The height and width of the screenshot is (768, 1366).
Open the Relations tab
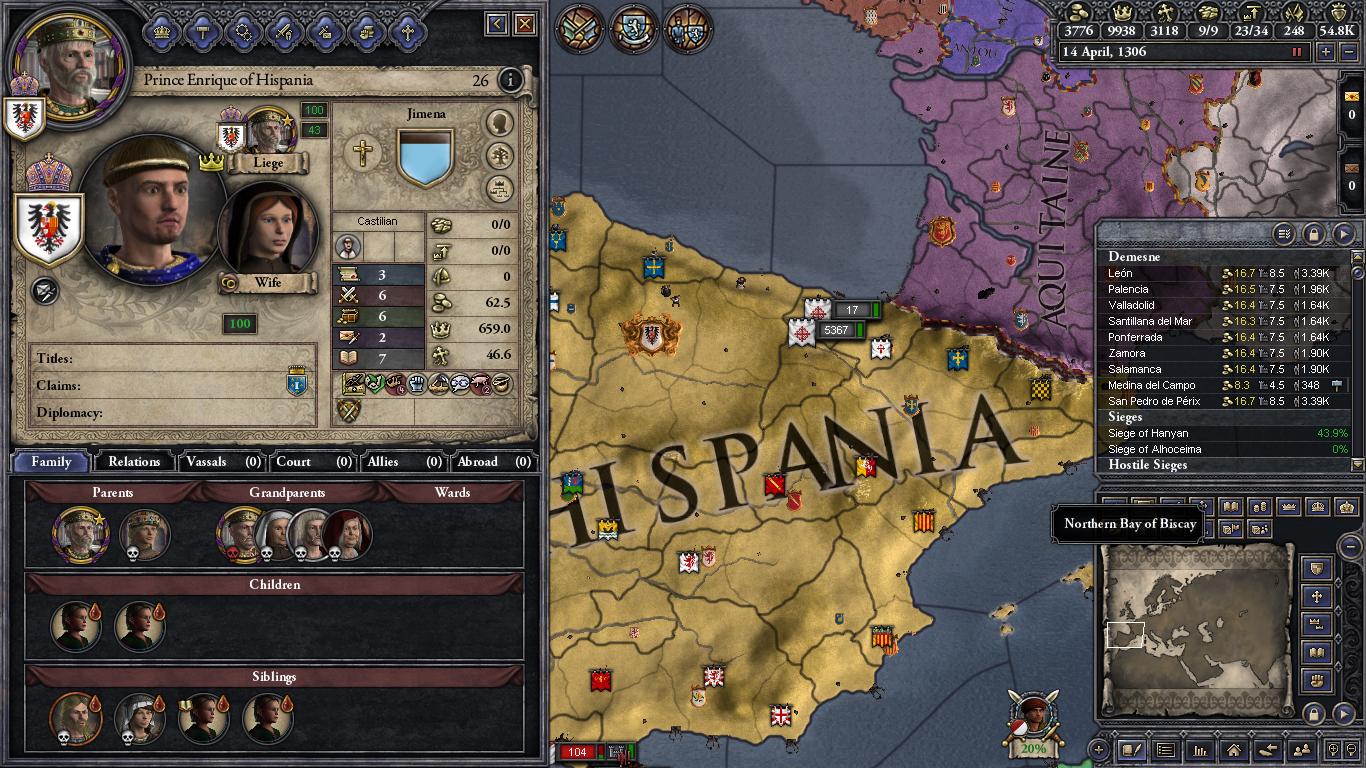(x=131, y=462)
